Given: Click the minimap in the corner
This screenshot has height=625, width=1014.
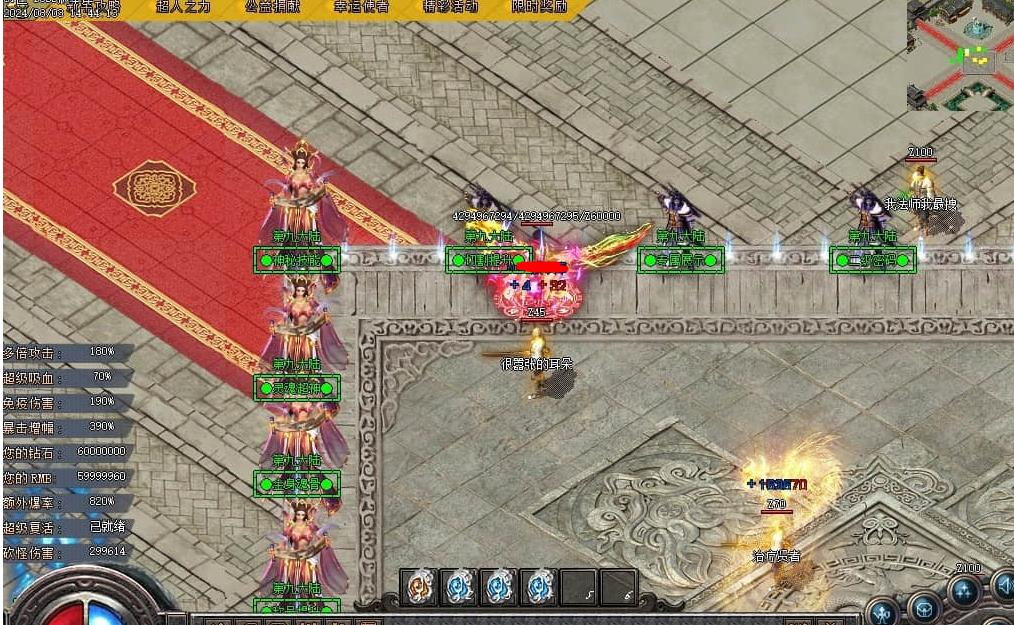Looking at the screenshot, I should (960, 55).
